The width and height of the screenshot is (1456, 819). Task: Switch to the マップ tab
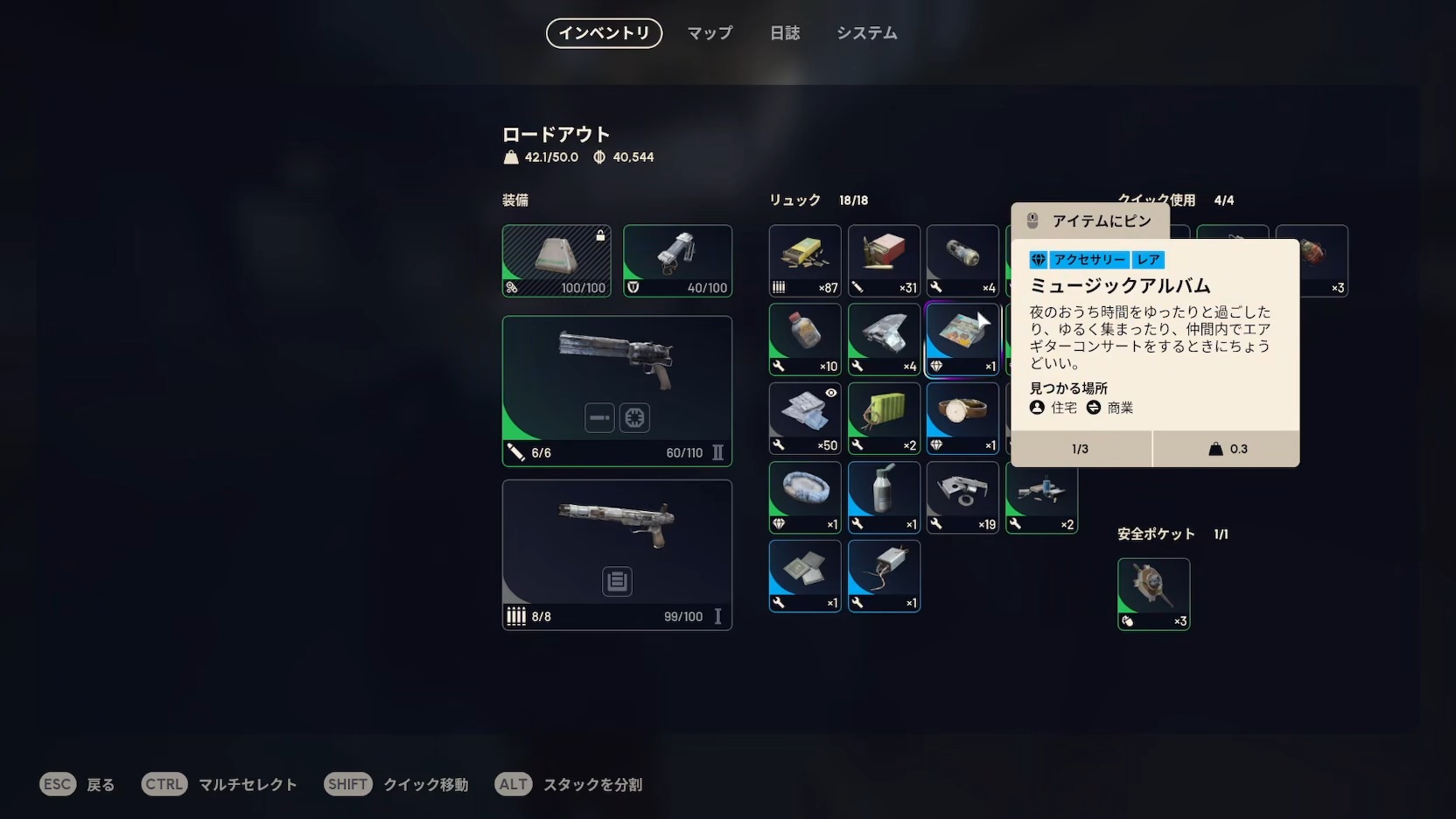(x=710, y=33)
